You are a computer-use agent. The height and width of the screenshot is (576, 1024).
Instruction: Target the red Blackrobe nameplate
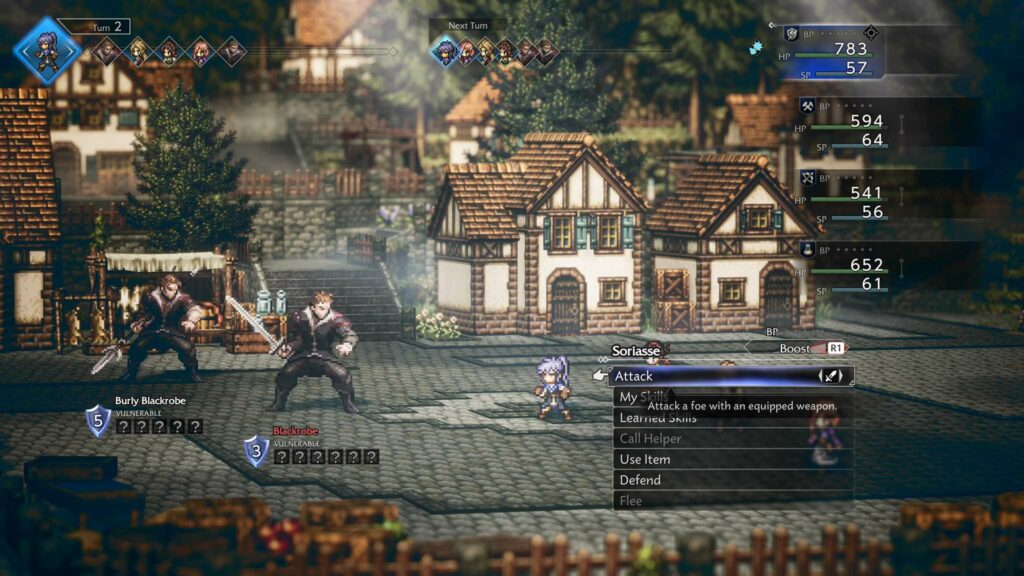[x=296, y=431]
